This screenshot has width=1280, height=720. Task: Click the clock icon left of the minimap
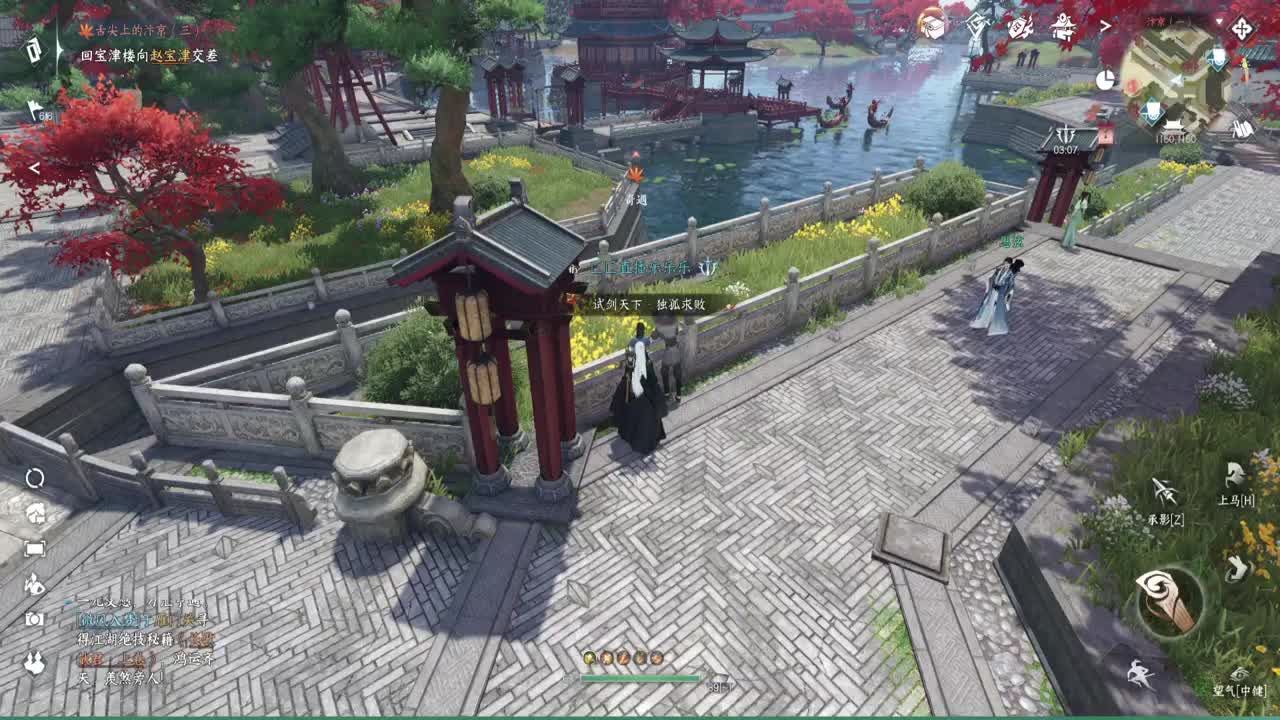click(1106, 79)
